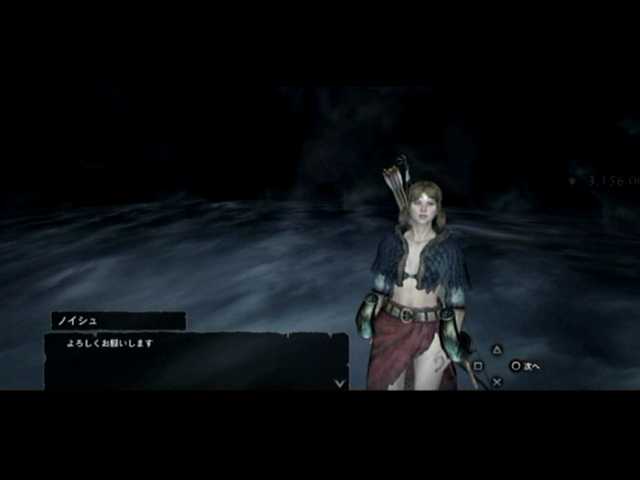The image size is (640, 480).
Task: Click the dialogue advance arrow
Action: pos(339,381)
